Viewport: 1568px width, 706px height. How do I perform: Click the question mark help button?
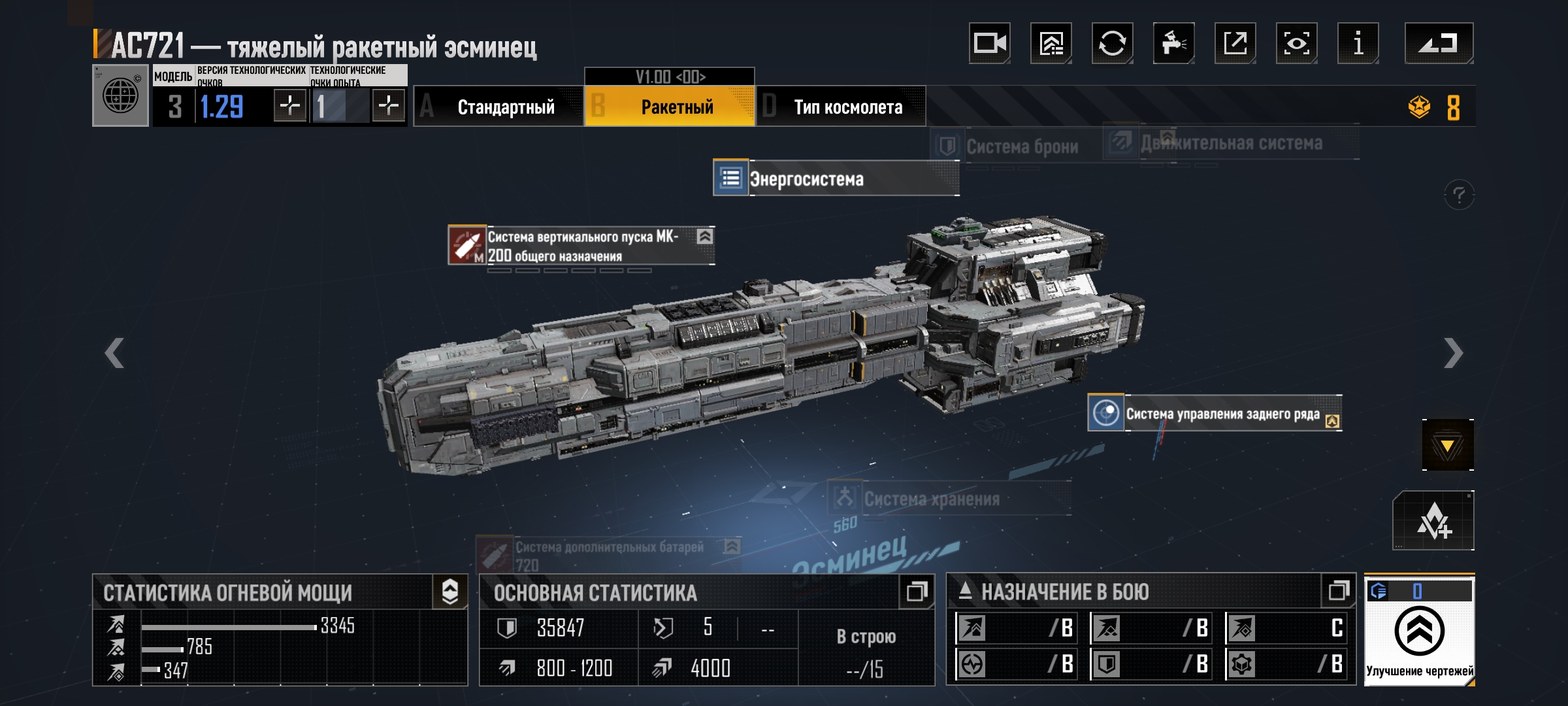(x=1458, y=195)
